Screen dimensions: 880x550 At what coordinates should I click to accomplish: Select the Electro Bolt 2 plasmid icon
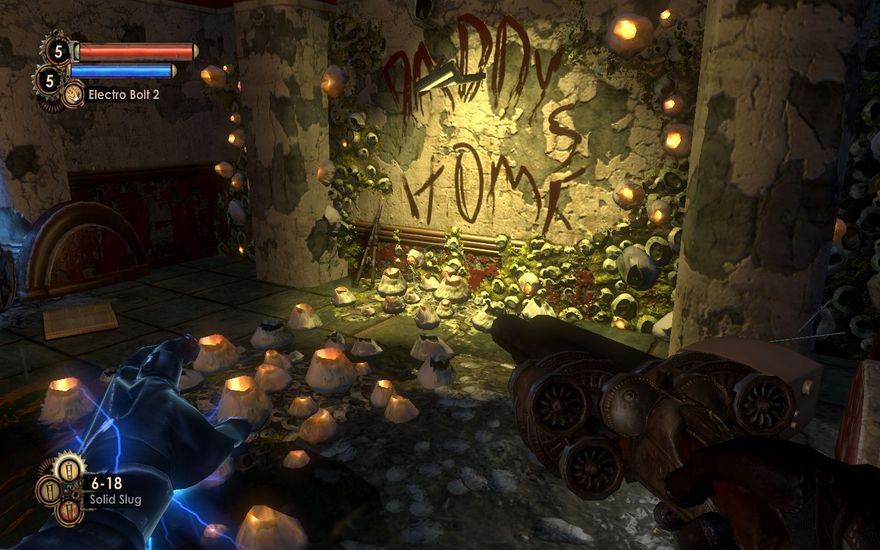click(x=73, y=95)
